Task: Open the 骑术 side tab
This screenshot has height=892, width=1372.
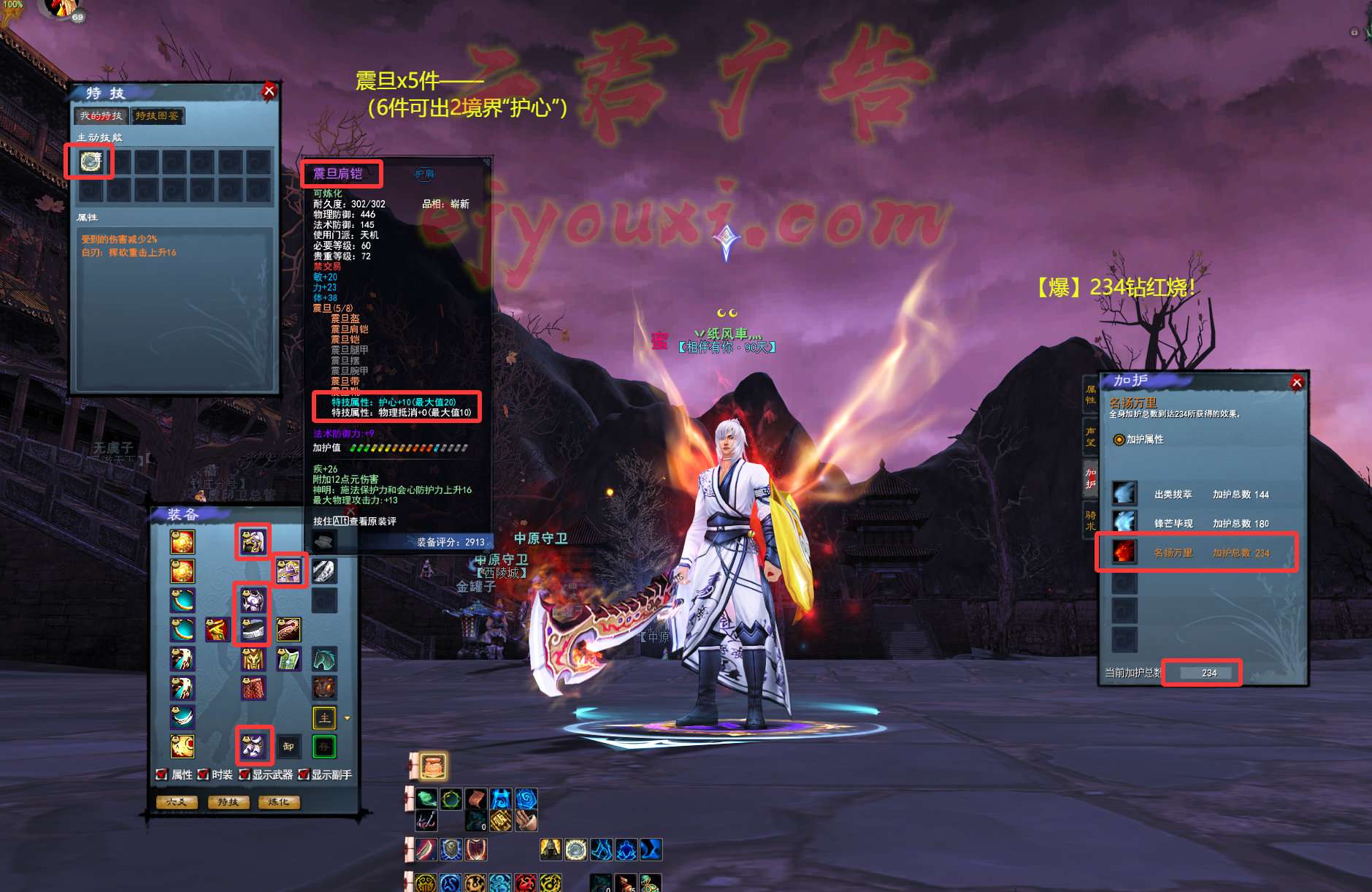Action: coord(1090,520)
